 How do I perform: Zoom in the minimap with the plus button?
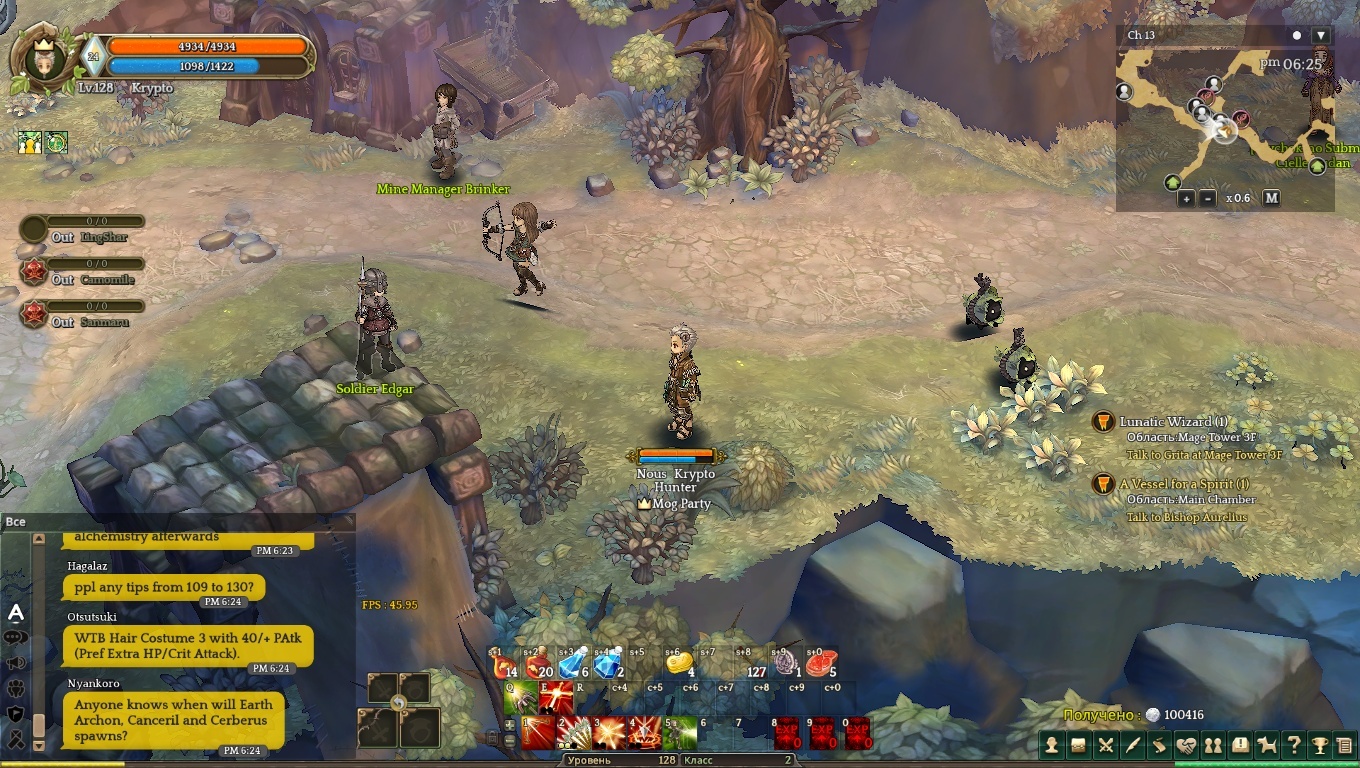pos(1186,198)
